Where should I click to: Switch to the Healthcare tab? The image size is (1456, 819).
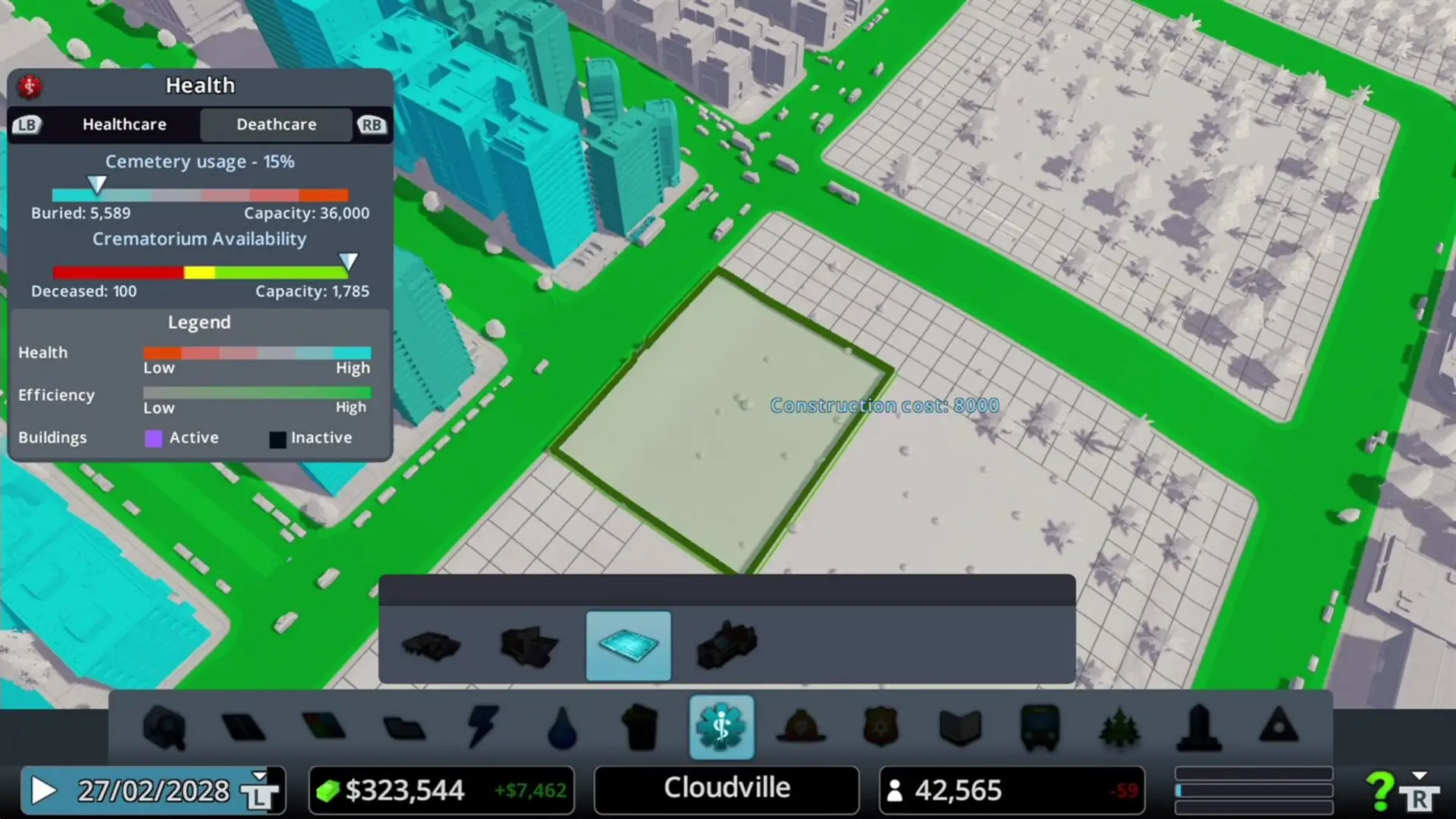(x=124, y=124)
